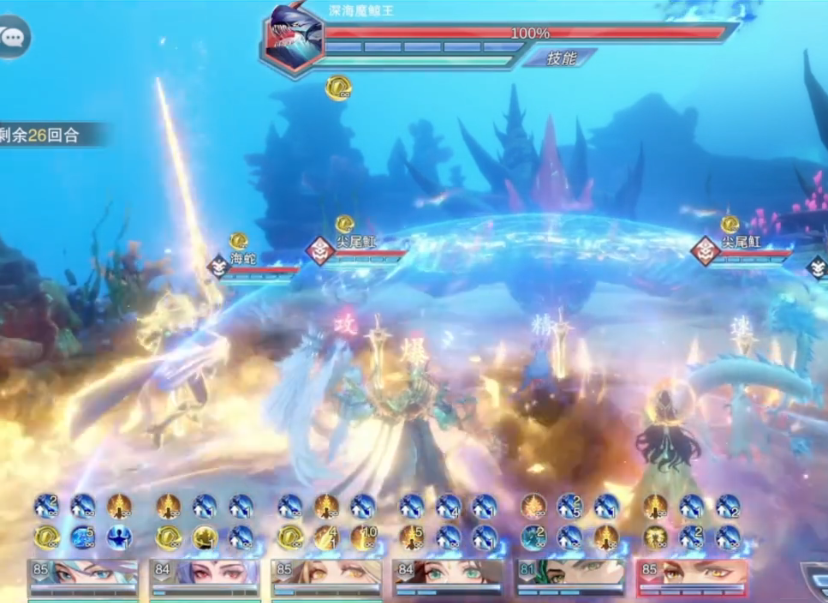Choose the red-framed level 85 hero portrait

tap(692, 575)
